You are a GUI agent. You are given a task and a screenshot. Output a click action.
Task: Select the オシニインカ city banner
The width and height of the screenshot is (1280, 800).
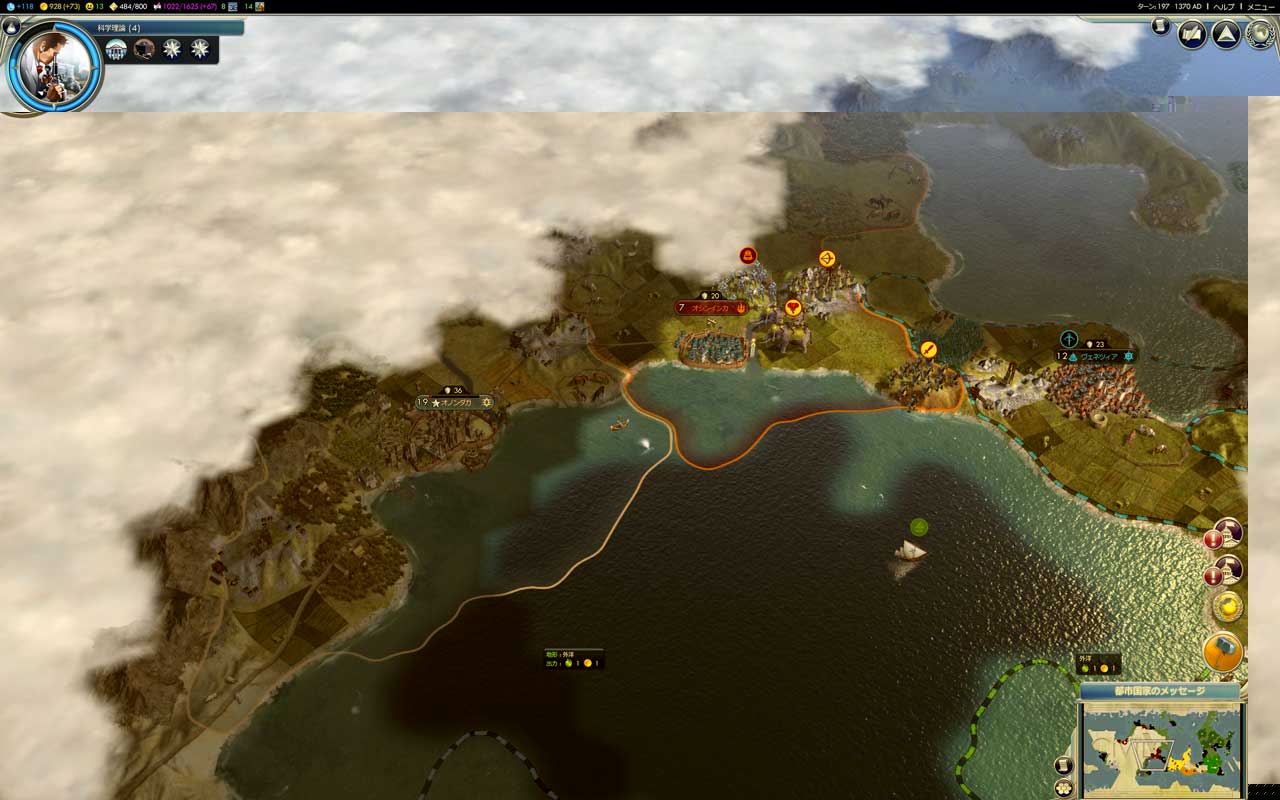711,308
